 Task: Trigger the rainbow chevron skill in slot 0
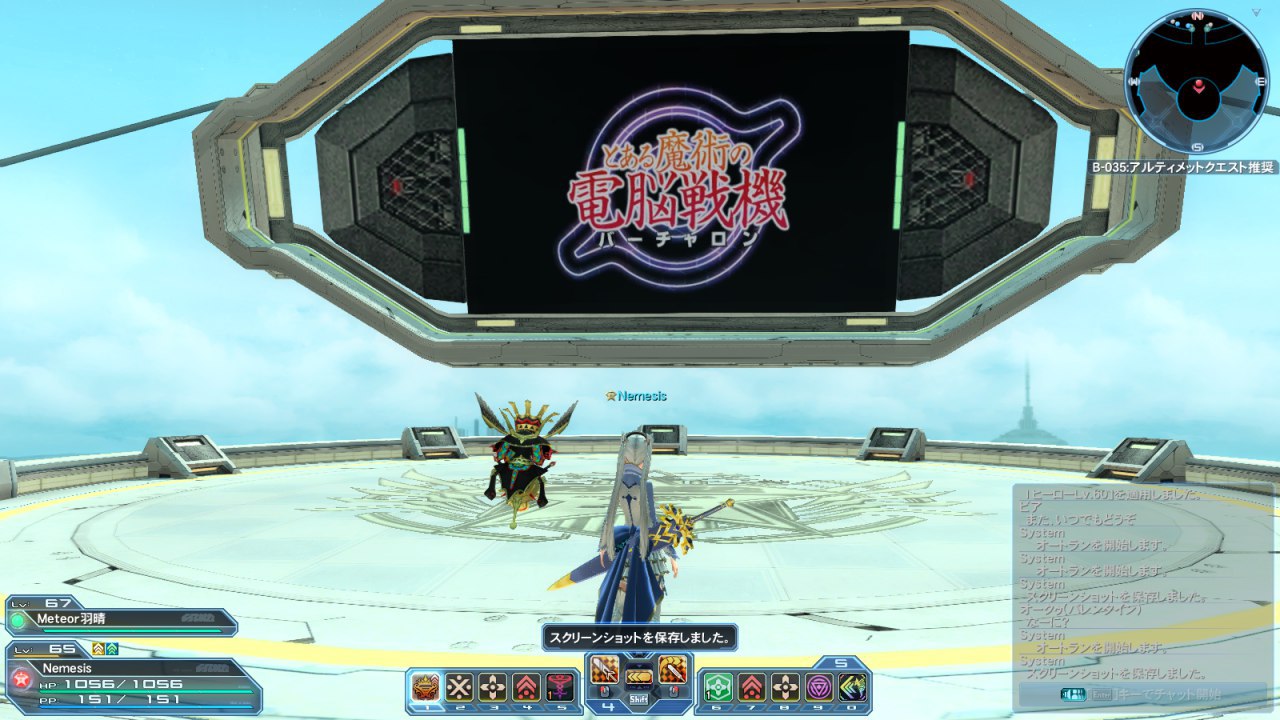click(x=852, y=687)
